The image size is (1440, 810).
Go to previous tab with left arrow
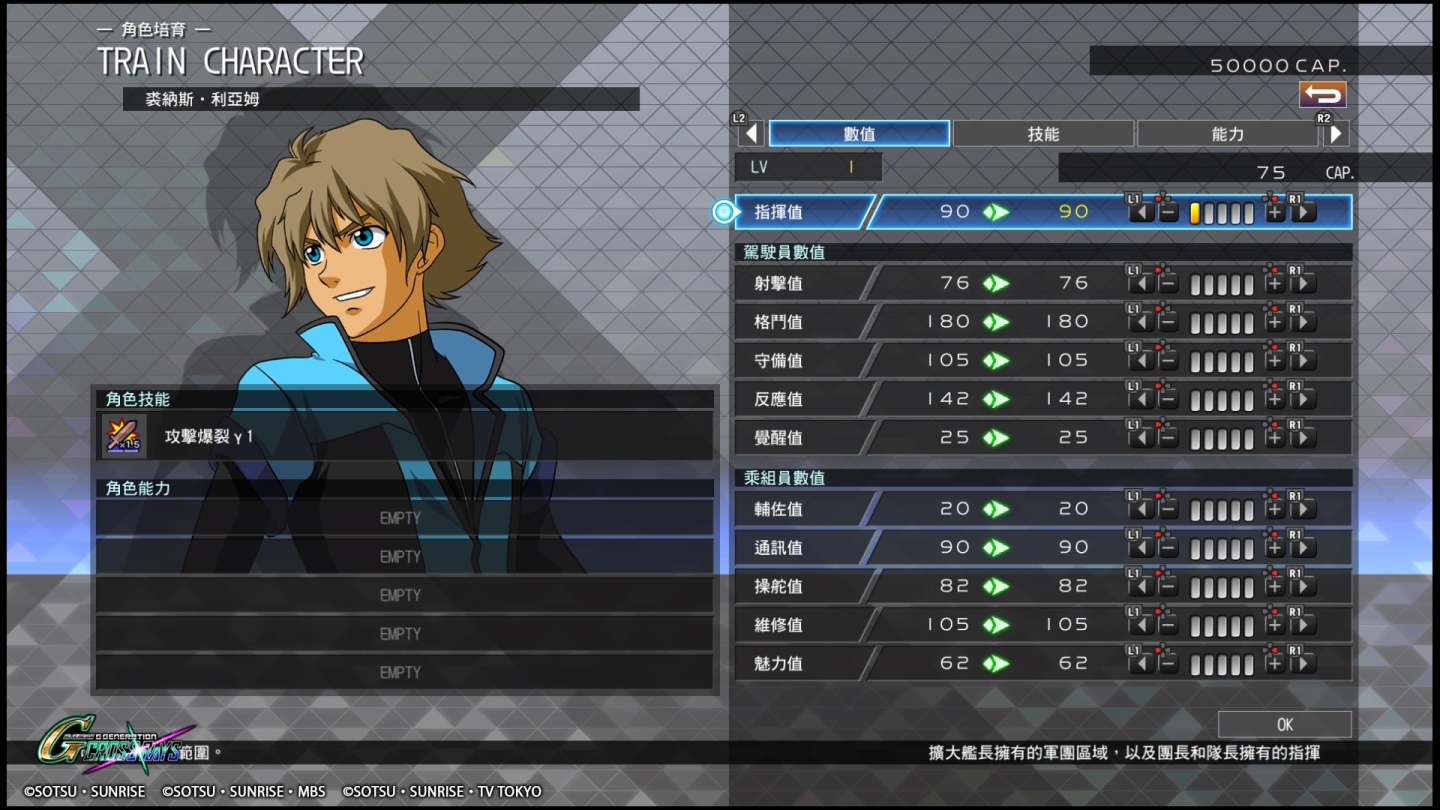point(751,134)
